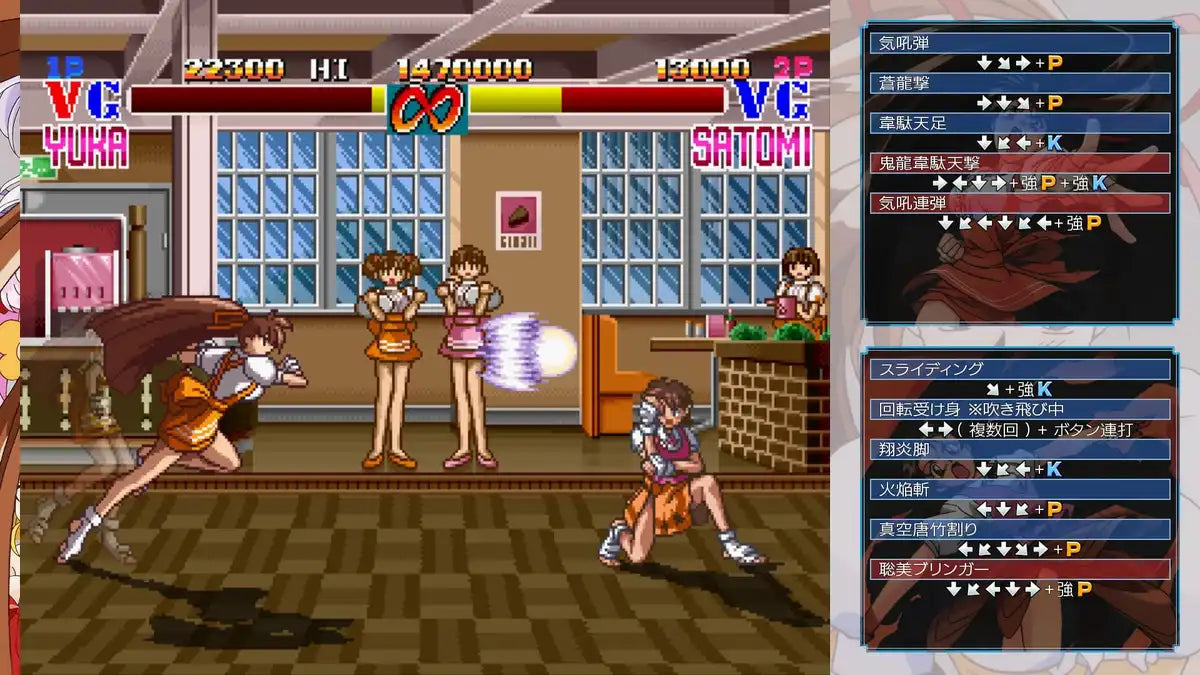The width and height of the screenshot is (1200, 675).
Task: Choose the 回転受け身 recovery move row
Action: tap(1020, 409)
